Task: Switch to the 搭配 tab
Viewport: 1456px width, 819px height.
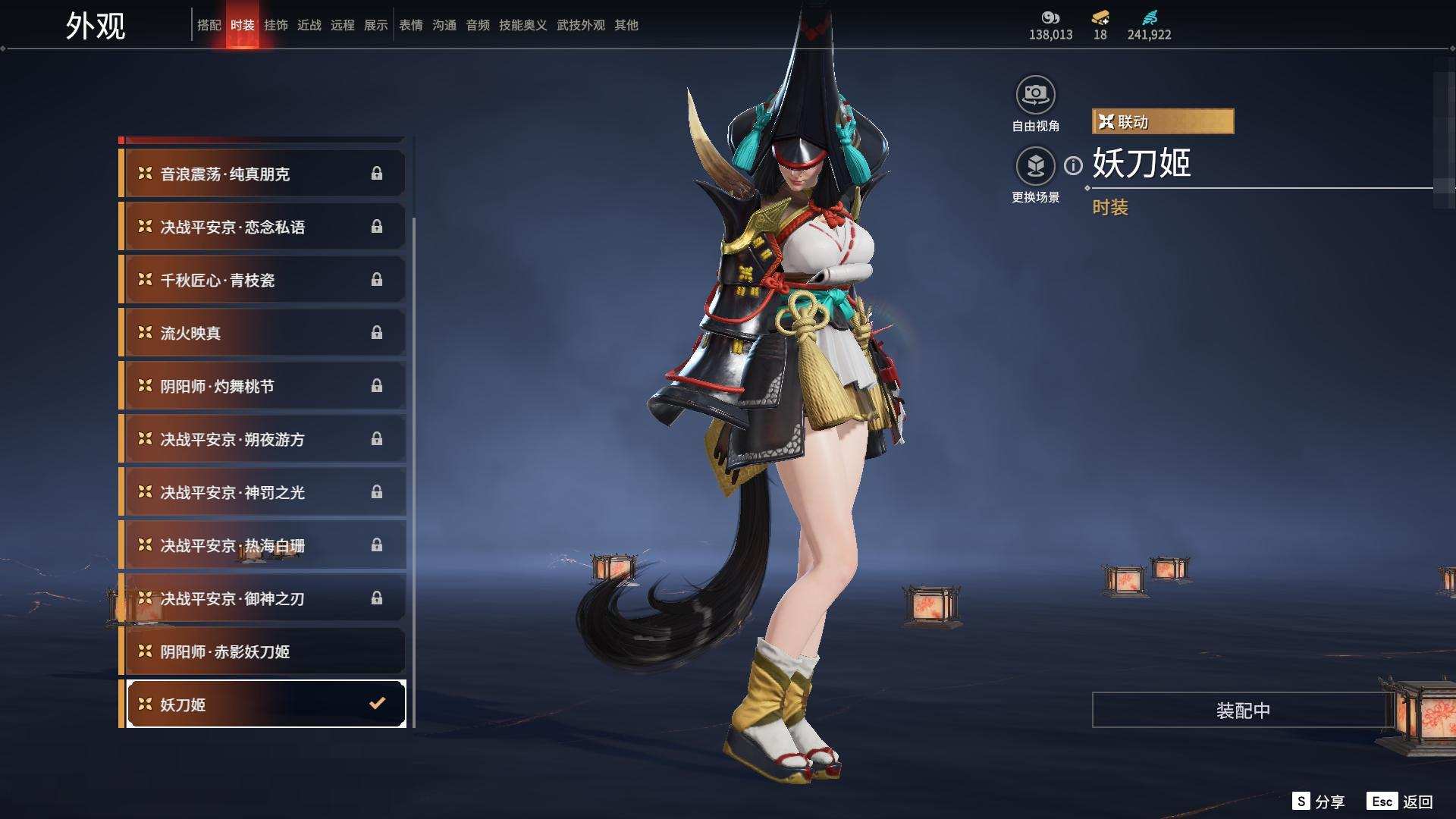Action: 209,25
